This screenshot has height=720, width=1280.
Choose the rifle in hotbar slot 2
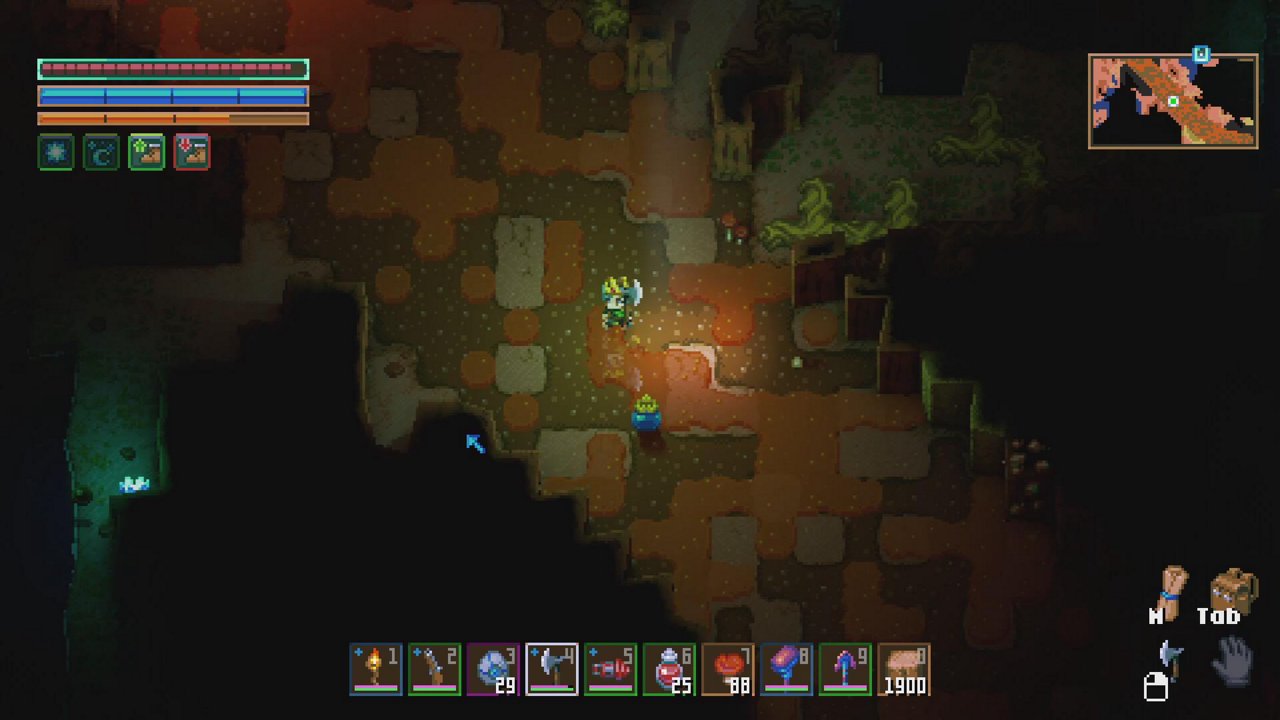tap(434, 669)
